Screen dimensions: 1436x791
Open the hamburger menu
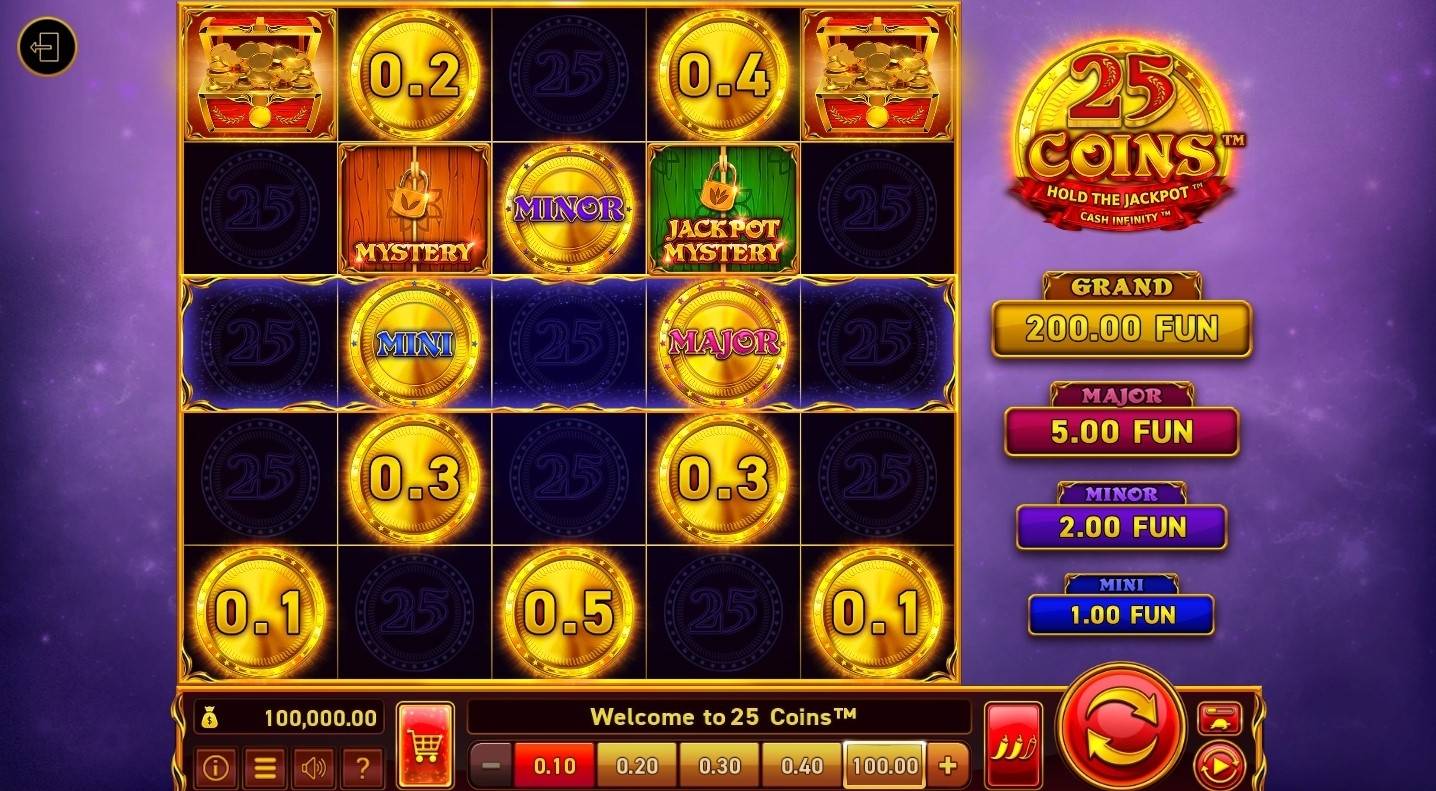tap(265, 766)
